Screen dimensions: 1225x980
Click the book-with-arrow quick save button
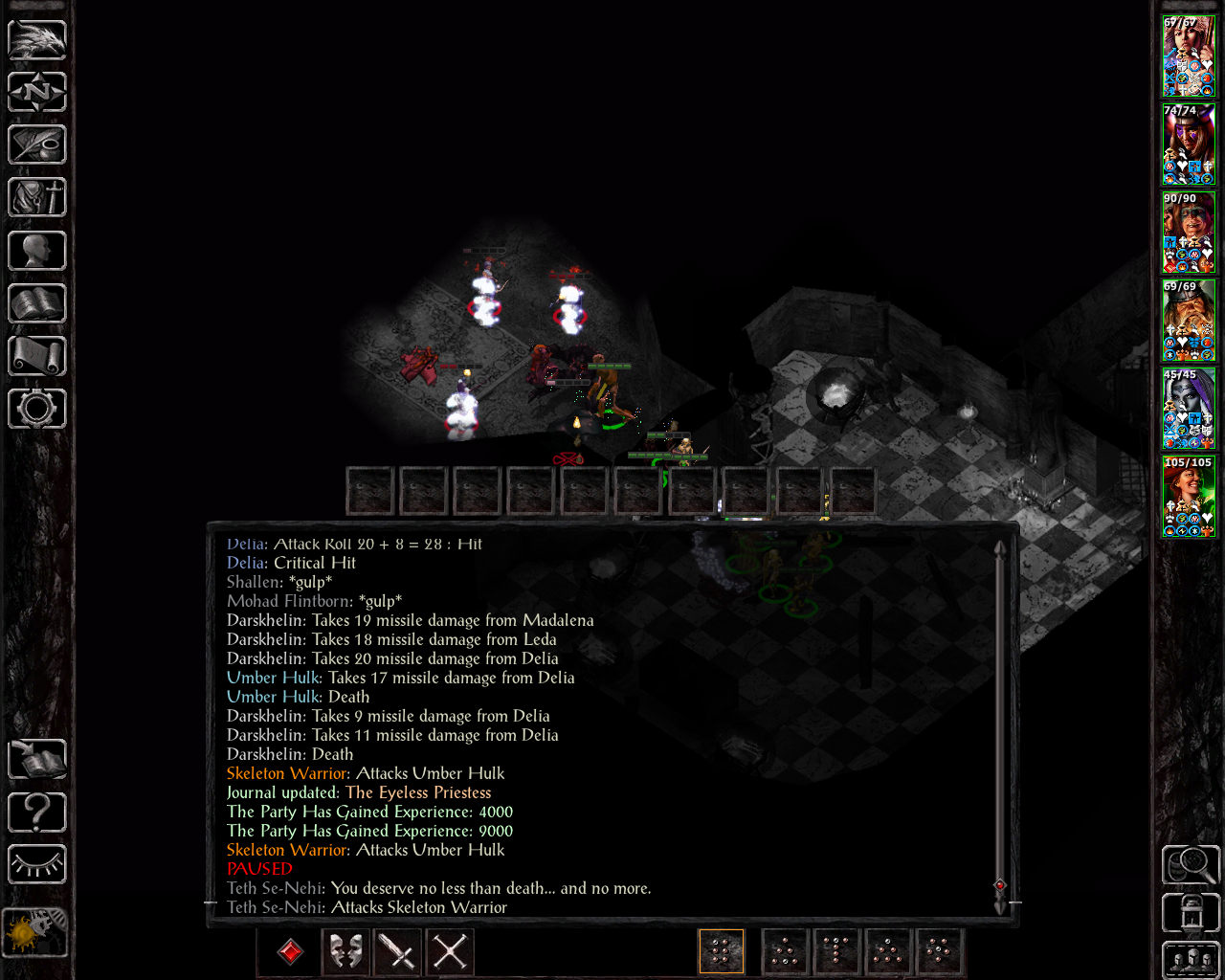point(37,760)
